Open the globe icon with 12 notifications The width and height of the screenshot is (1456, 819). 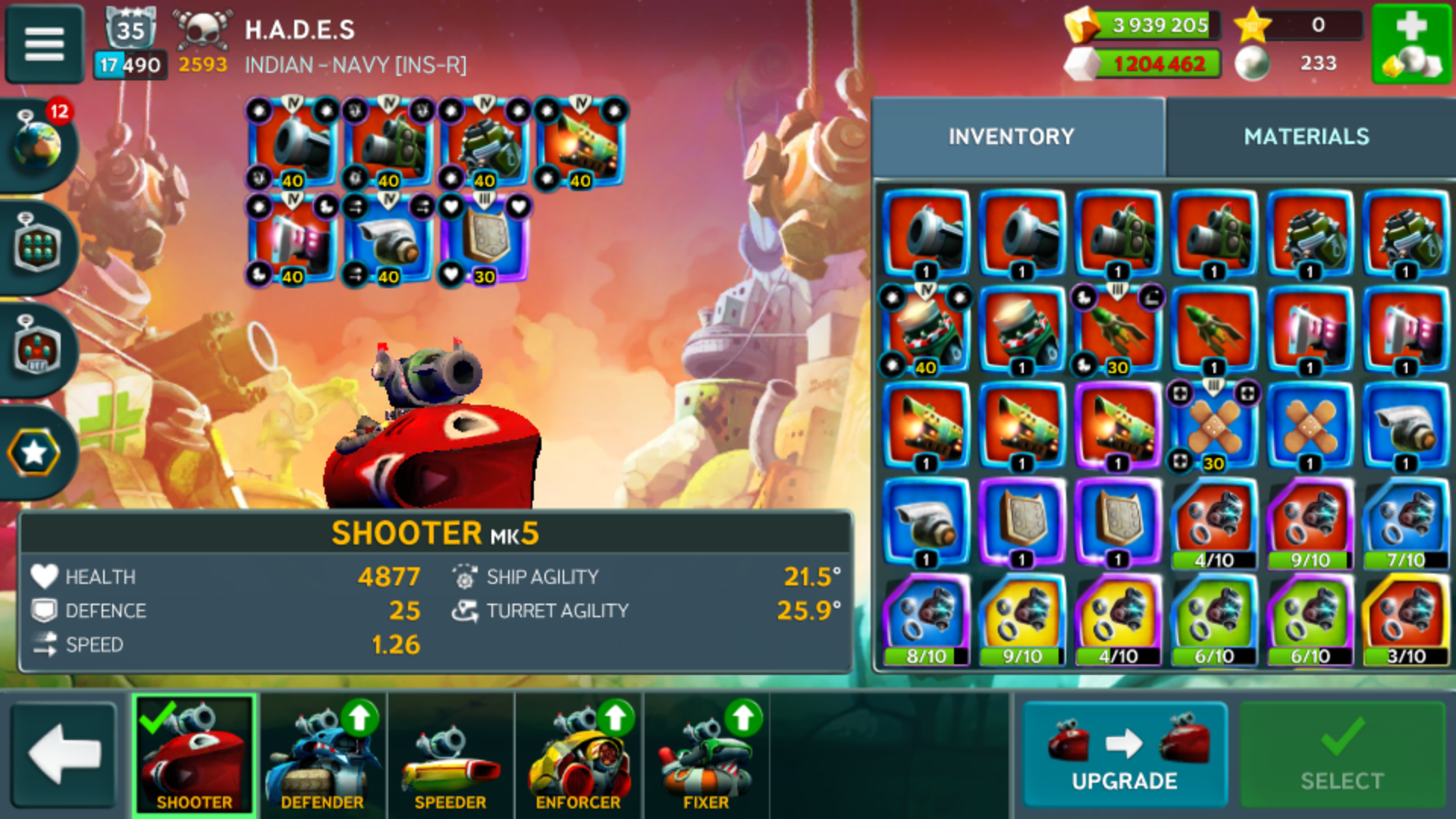(38, 143)
